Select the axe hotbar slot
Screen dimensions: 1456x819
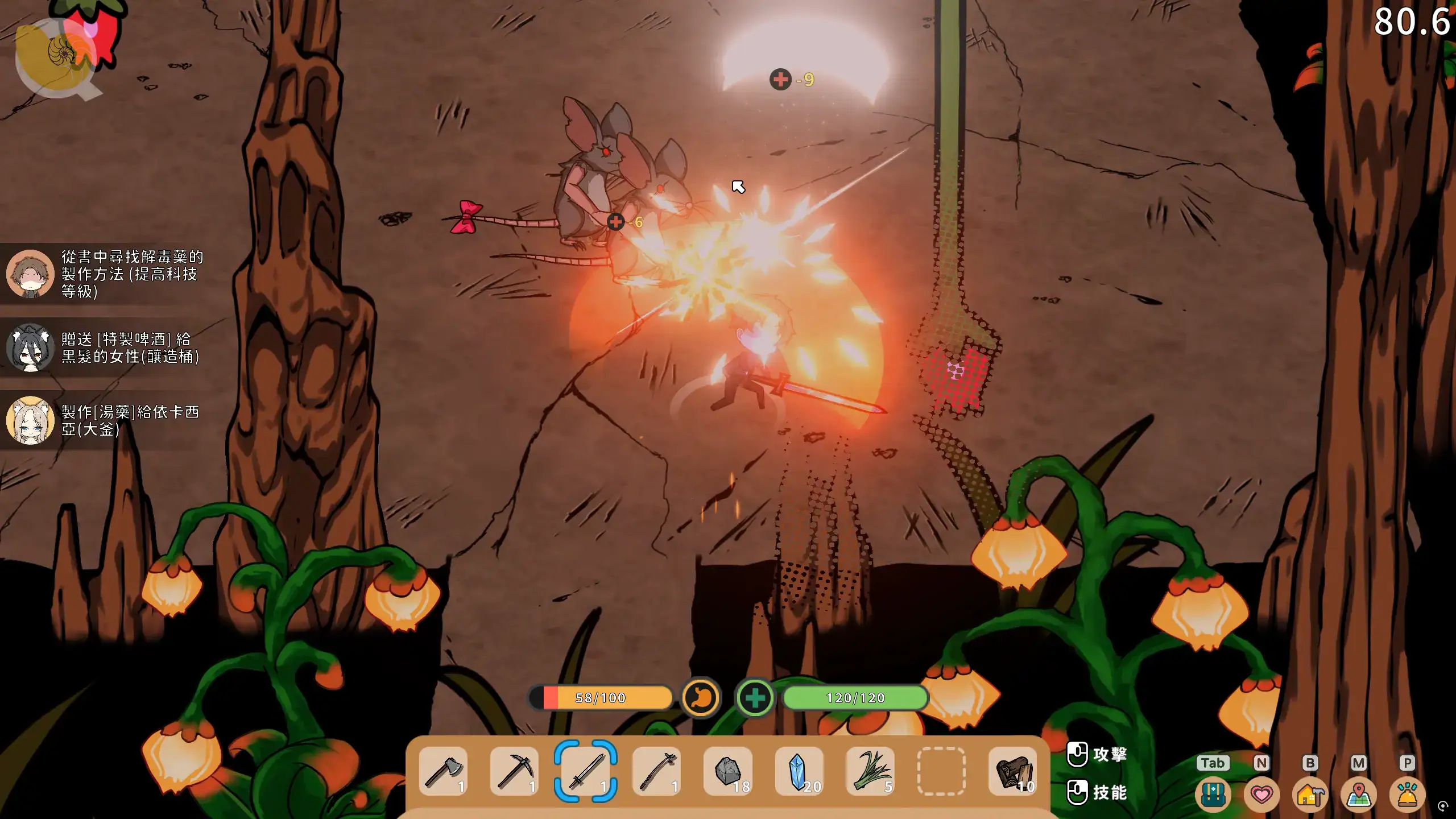click(x=444, y=771)
